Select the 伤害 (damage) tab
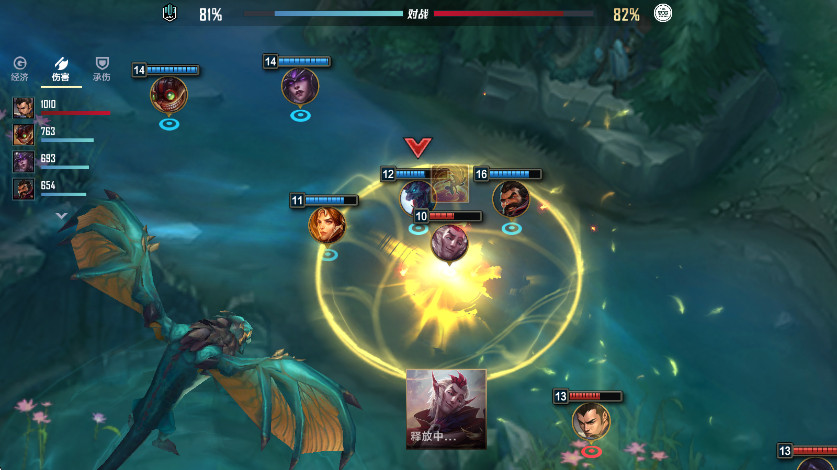 tap(61, 68)
